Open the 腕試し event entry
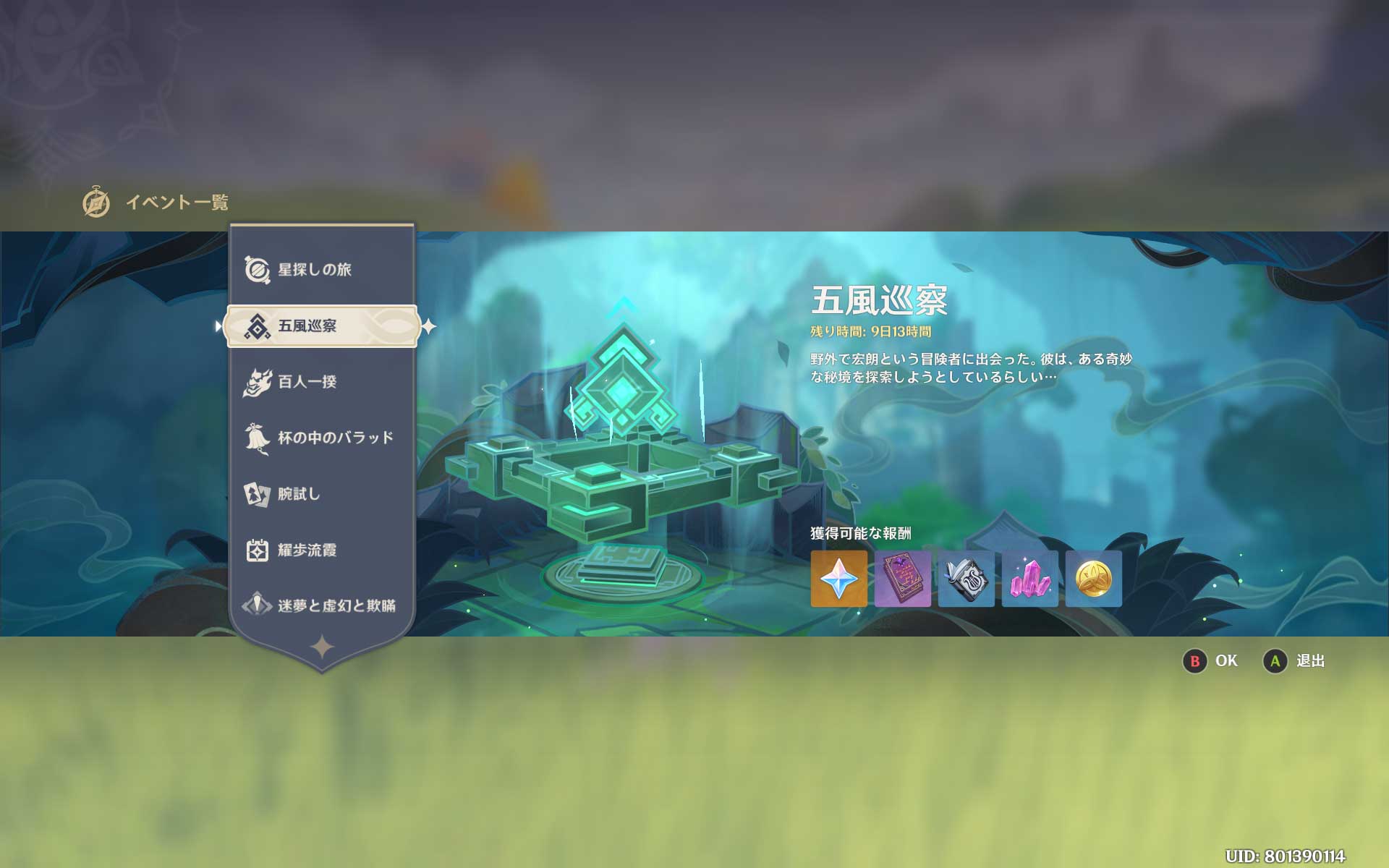The width and height of the screenshot is (1389, 868). point(298,494)
